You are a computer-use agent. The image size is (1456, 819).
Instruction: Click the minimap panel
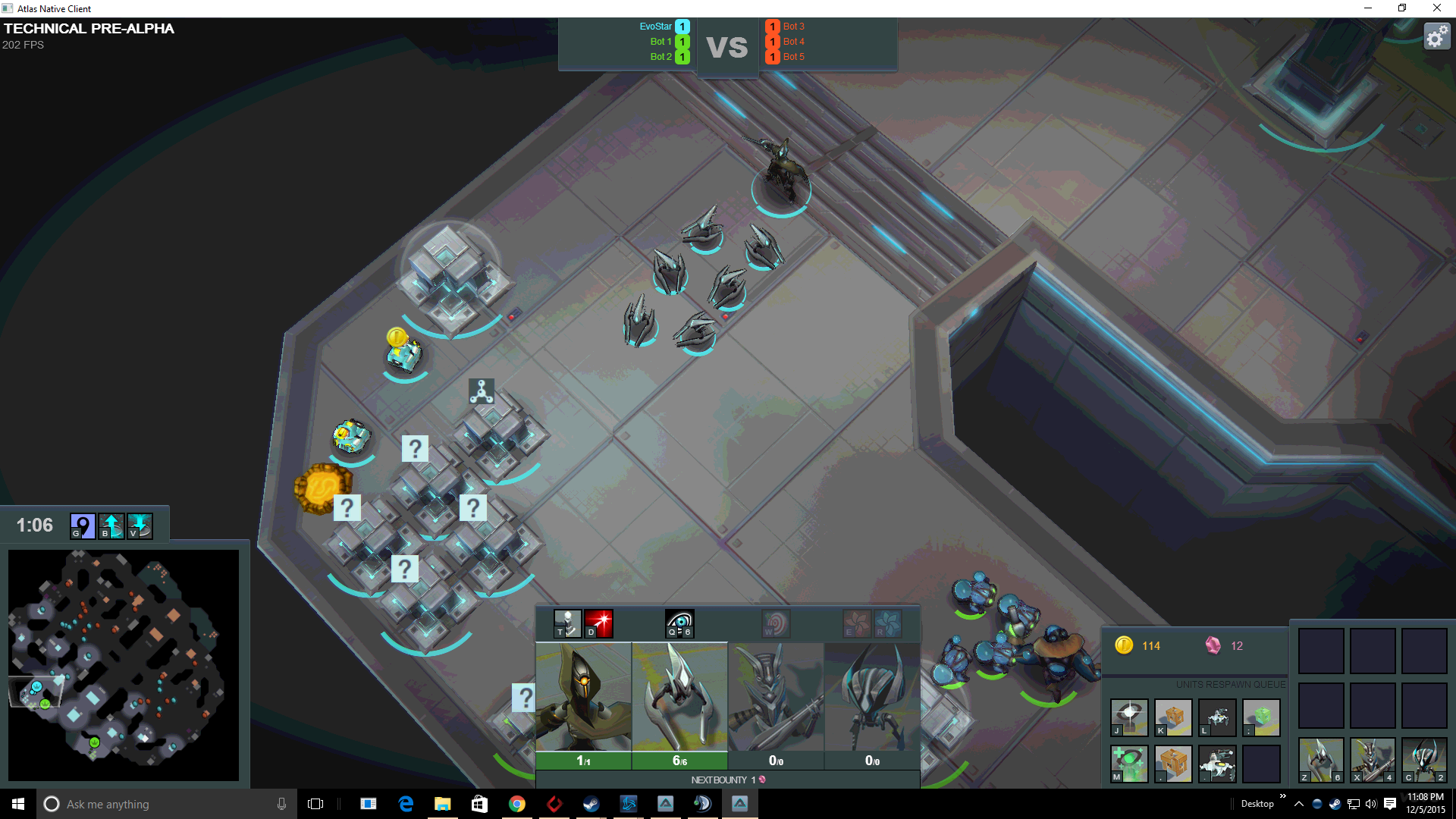[124, 665]
